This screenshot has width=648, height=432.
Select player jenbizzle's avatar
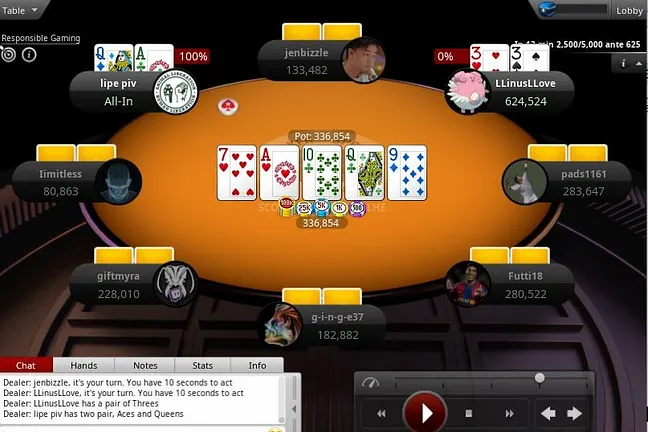[x=362, y=59]
